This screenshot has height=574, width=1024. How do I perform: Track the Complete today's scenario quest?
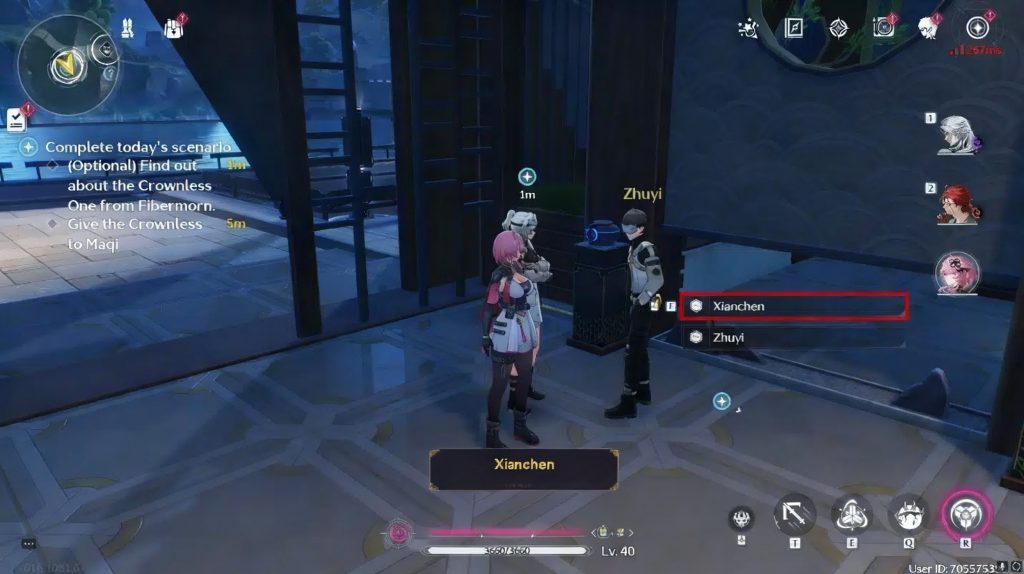click(138, 147)
